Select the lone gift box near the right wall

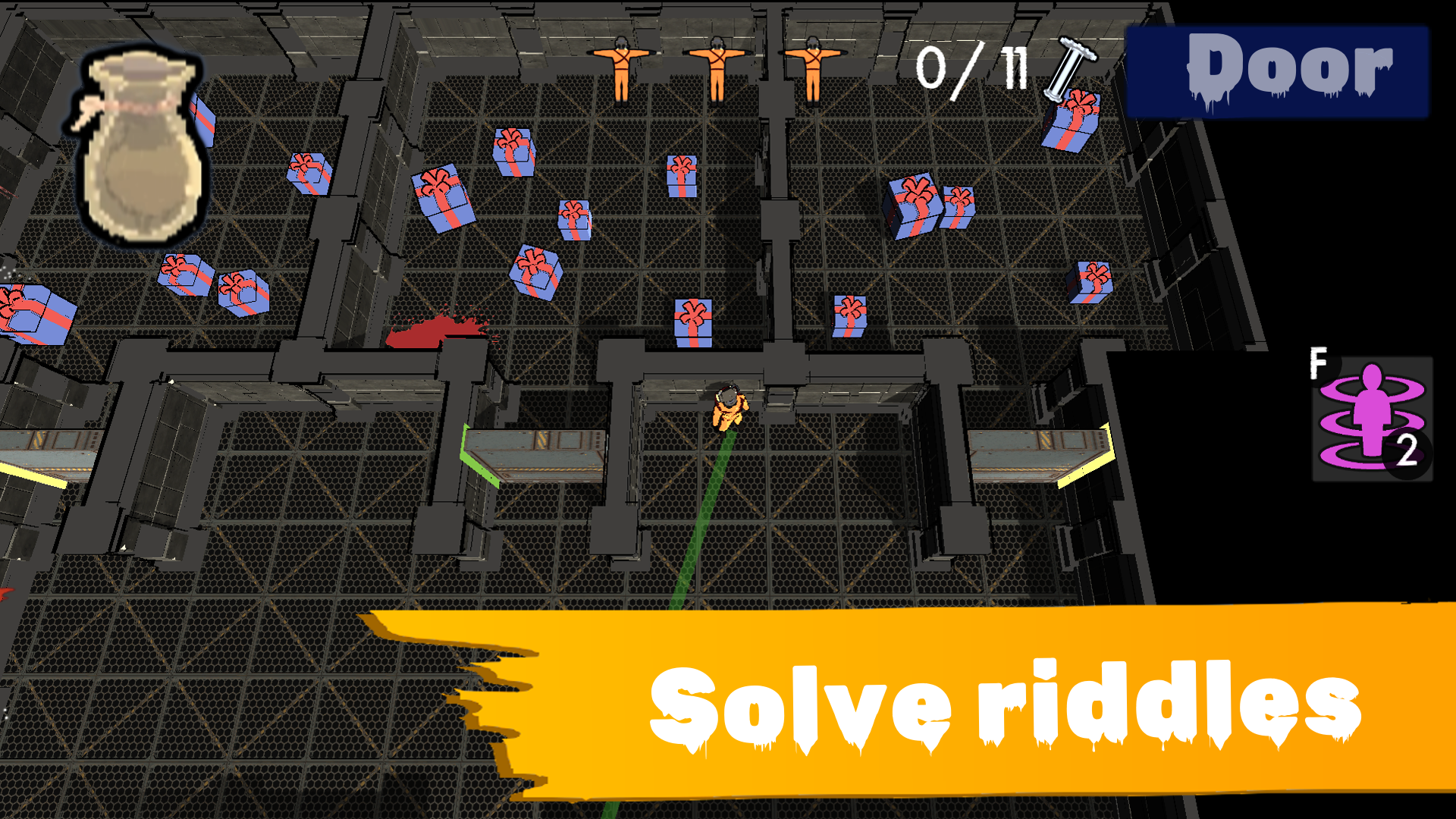(x=1092, y=281)
